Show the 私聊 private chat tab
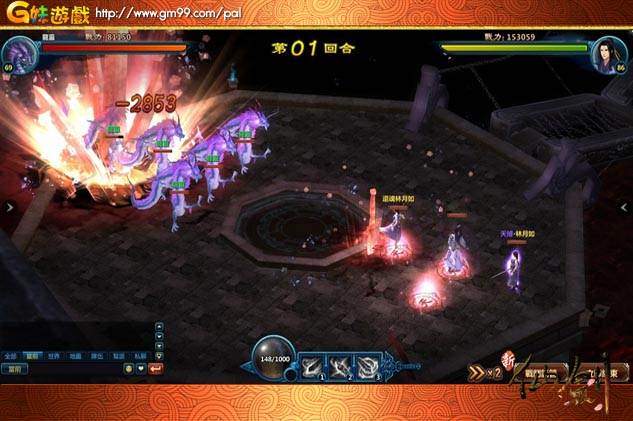Image resolution: width=633 pixels, height=421 pixels. 140,355
